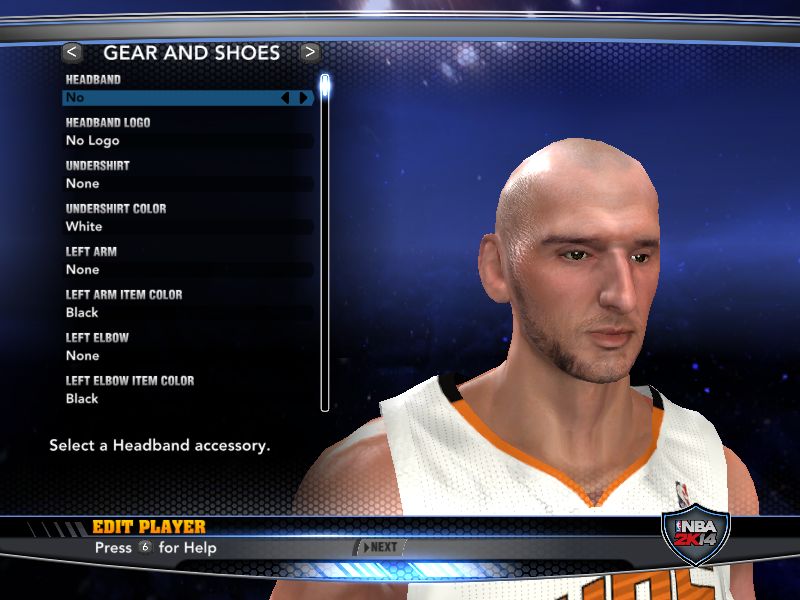Select the Undershirt setting
The height and width of the screenshot is (600, 800).
click(x=188, y=184)
